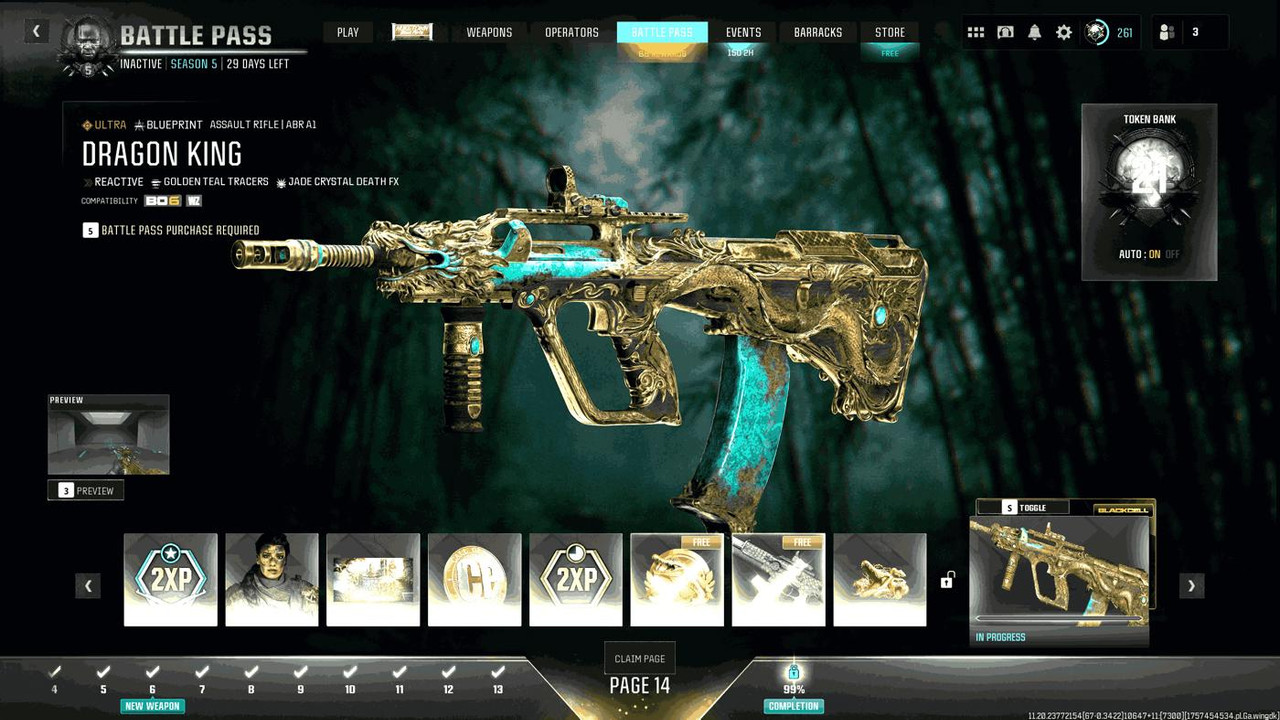
Task: Open the grid menu icon
Action: 976,32
